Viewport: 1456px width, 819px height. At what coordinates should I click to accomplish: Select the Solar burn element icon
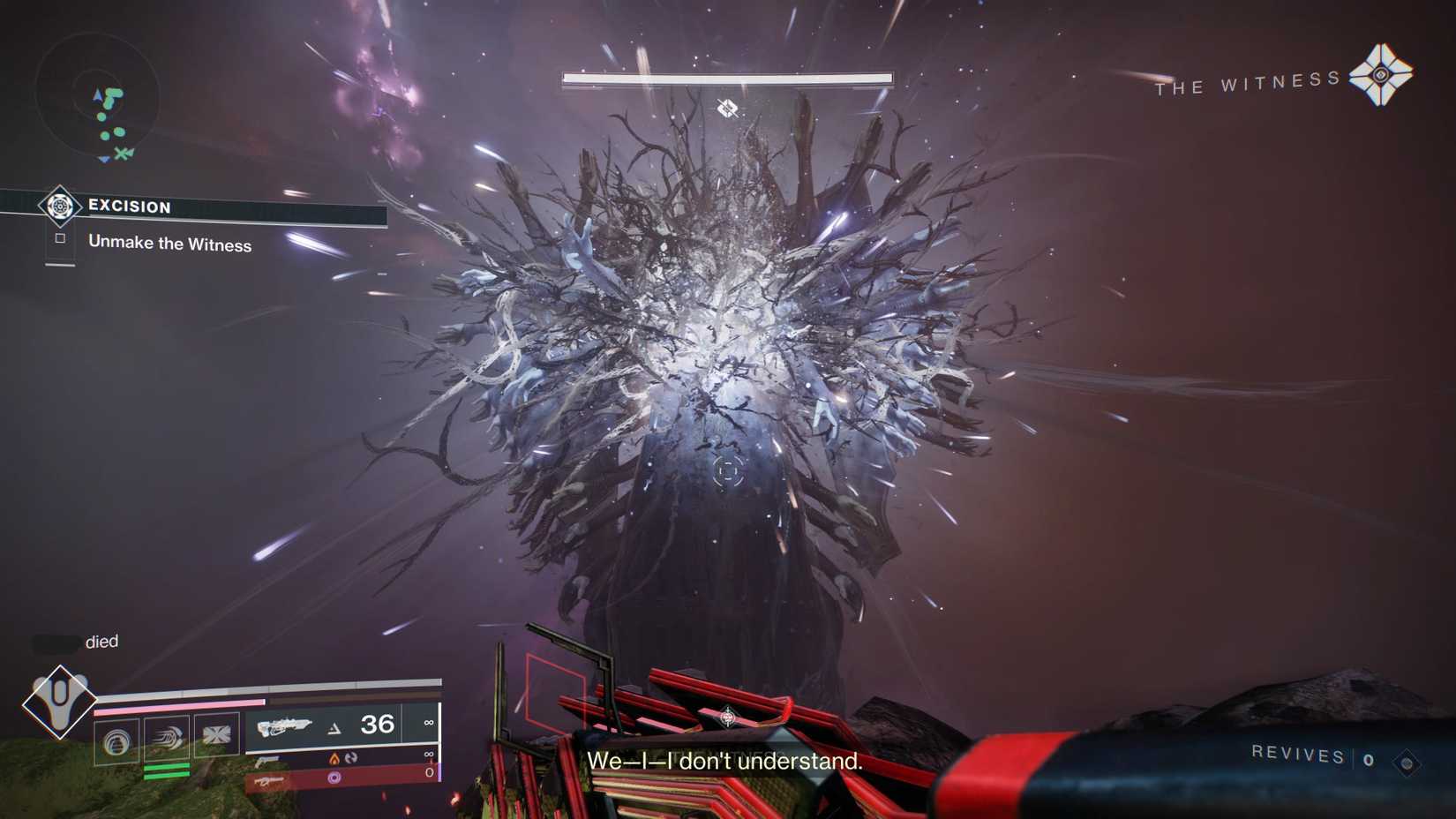pyautogui.click(x=334, y=758)
